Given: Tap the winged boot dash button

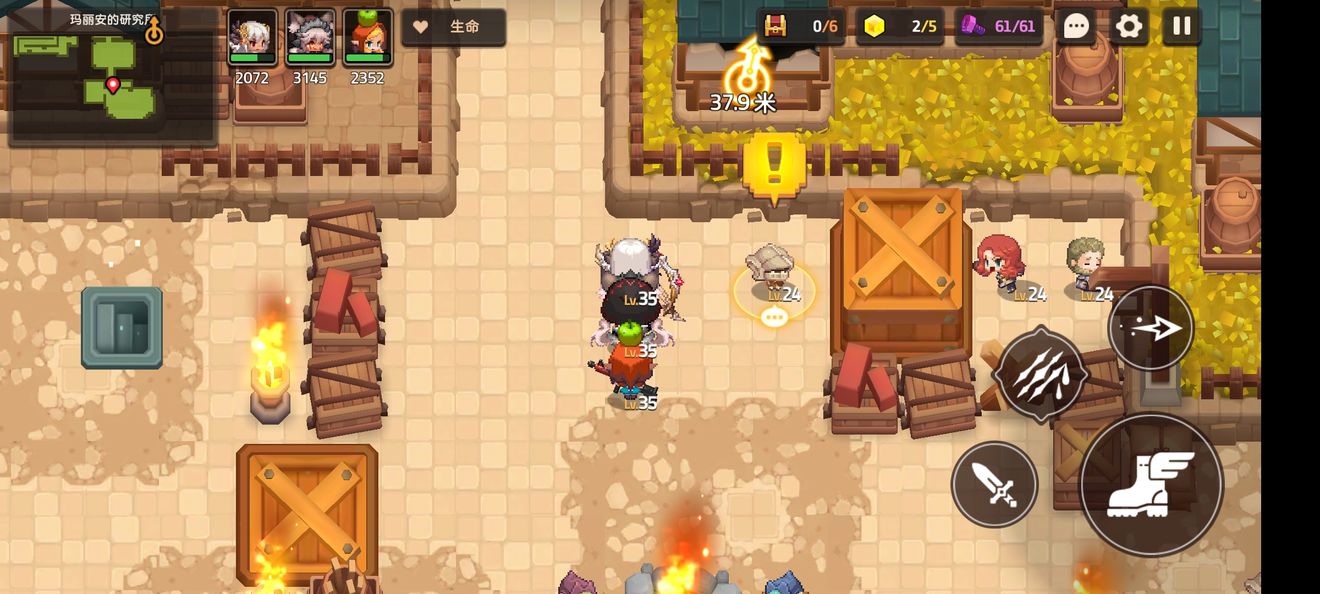Looking at the screenshot, I should (x=1151, y=484).
